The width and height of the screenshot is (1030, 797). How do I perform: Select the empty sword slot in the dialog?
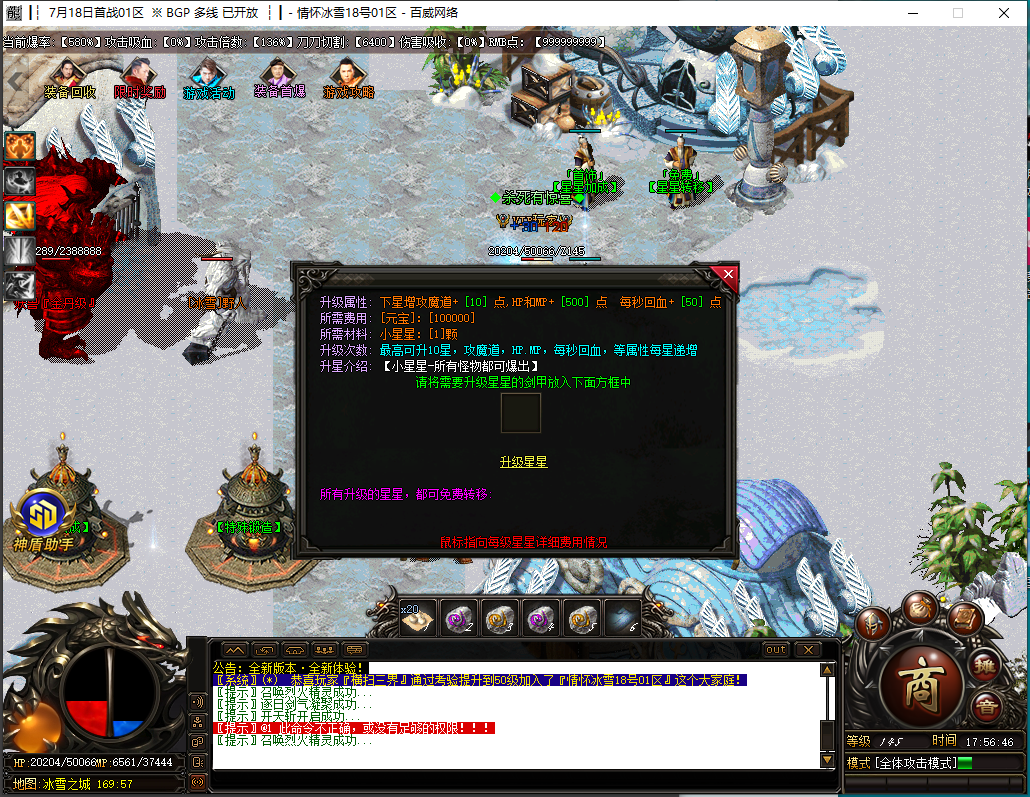point(520,413)
